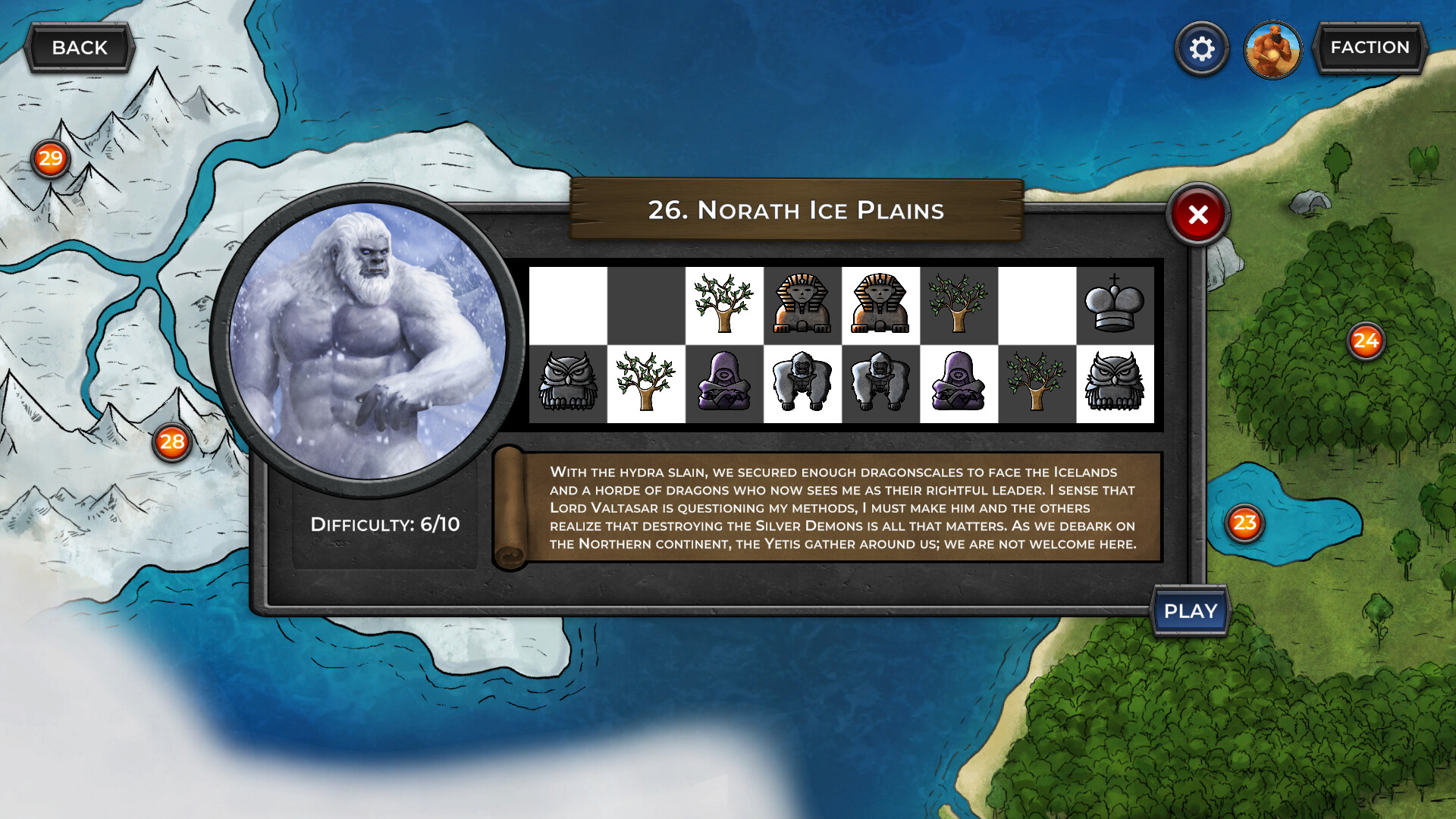The width and height of the screenshot is (1456, 819).
Task: Click the second sphinx piece icon
Action: [x=881, y=305]
